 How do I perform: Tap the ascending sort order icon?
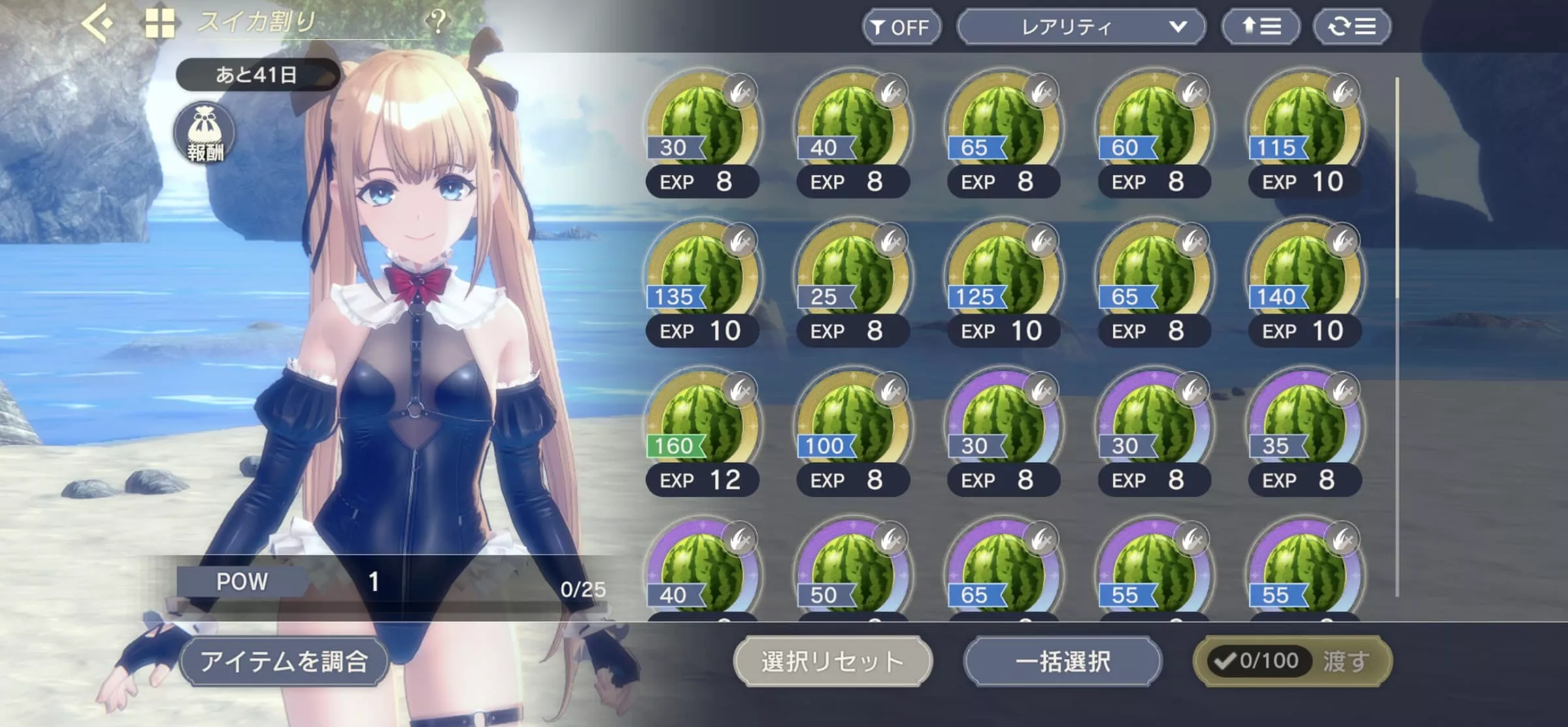tap(1260, 26)
